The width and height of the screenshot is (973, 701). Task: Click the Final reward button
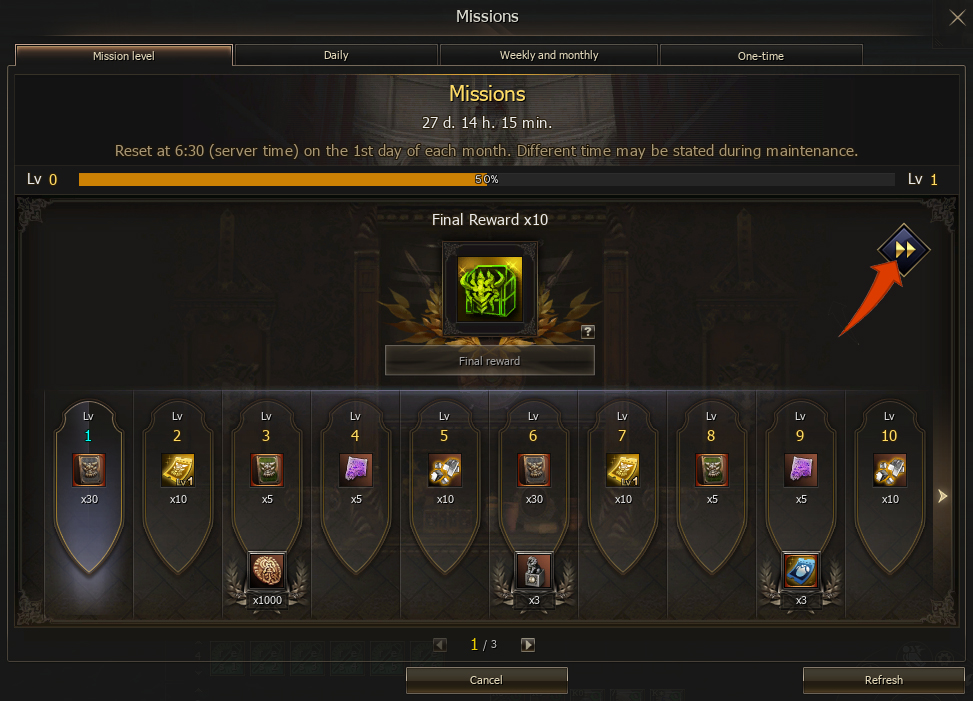pyautogui.click(x=490, y=361)
